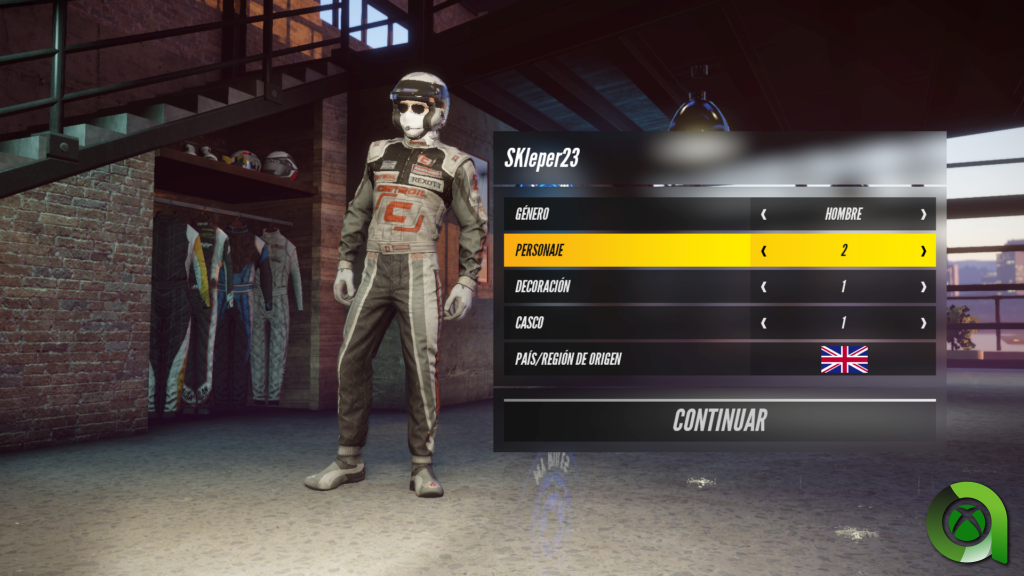Screen dimensions: 1024x576
Task: Pick previous Casco with left arrow
Action: 764,323
